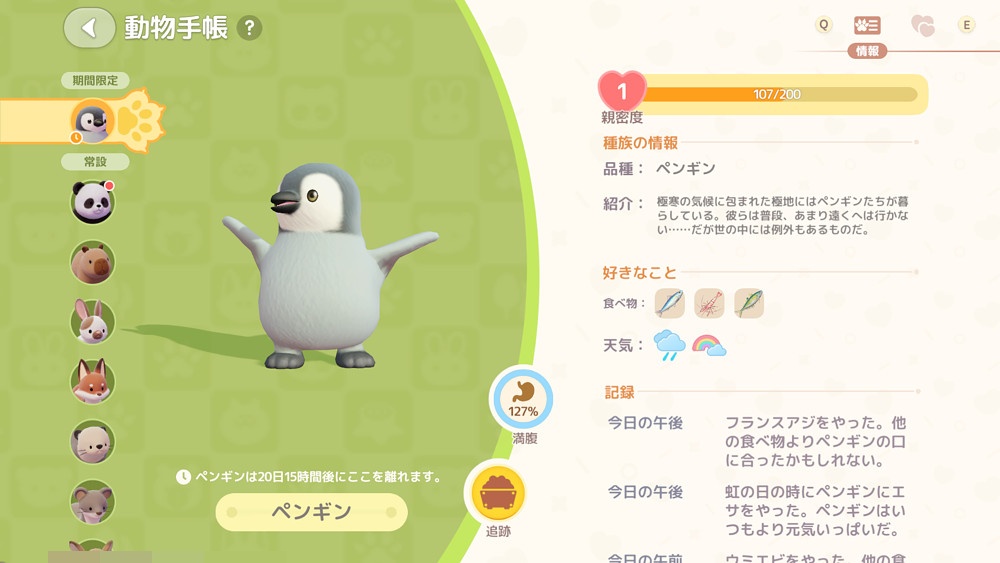The height and width of the screenshot is (563, 1000).
Task: Select the fox portrait
Action: point(93,382)
